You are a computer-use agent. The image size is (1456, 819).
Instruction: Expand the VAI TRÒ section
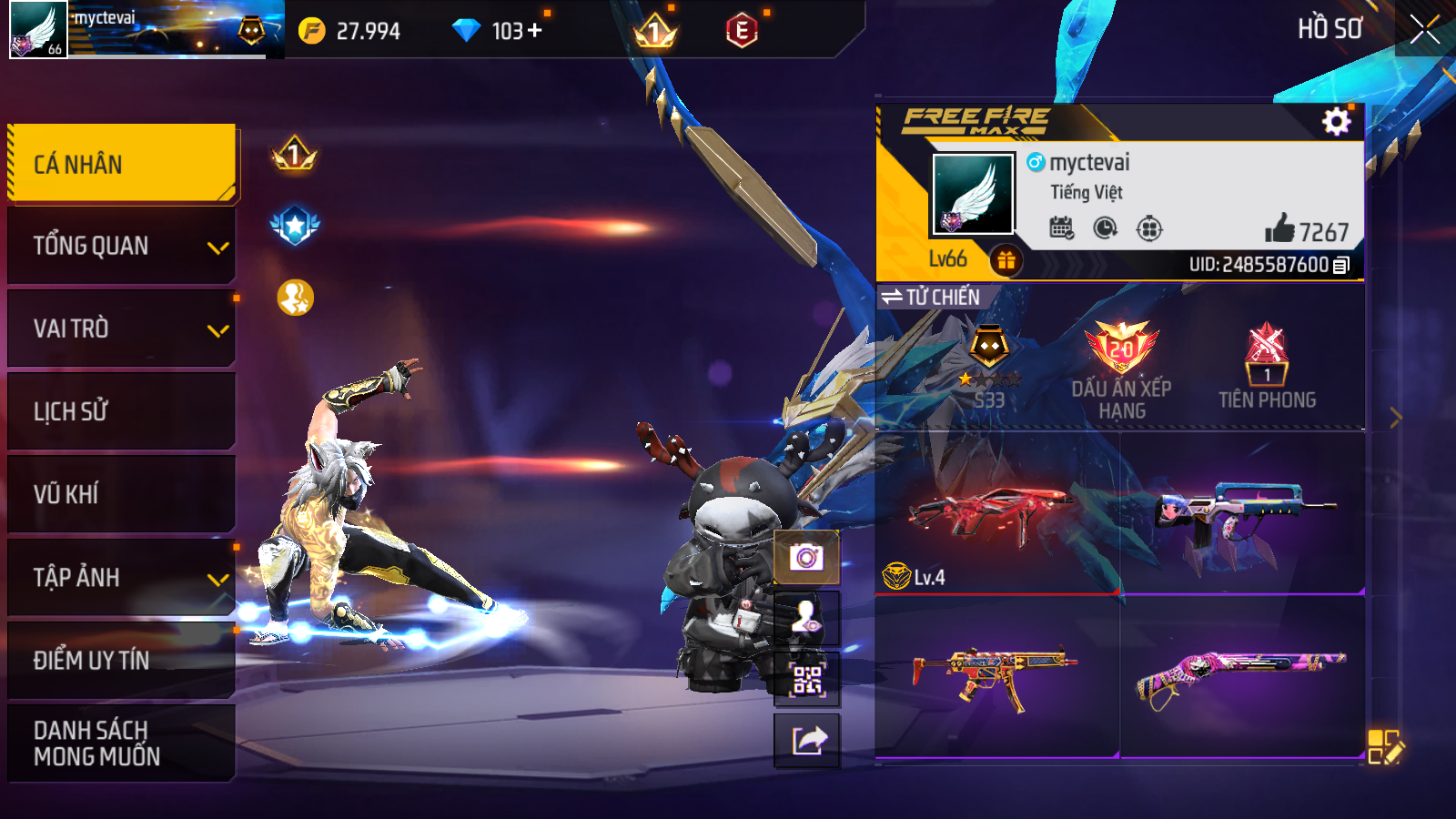122,329
